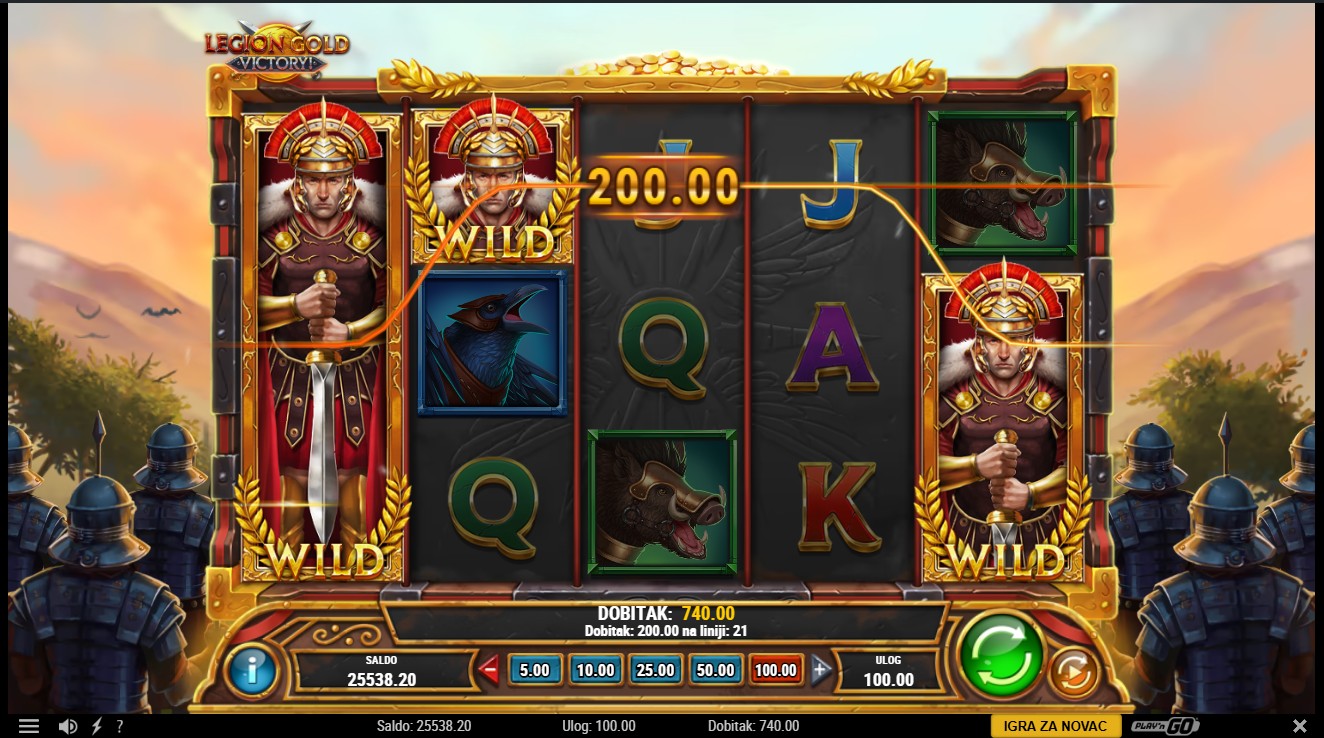Toggle fast play lightning bolt
Image resolution: width=1324 pixels, height=738 pixels.
[x=97, y=726]
